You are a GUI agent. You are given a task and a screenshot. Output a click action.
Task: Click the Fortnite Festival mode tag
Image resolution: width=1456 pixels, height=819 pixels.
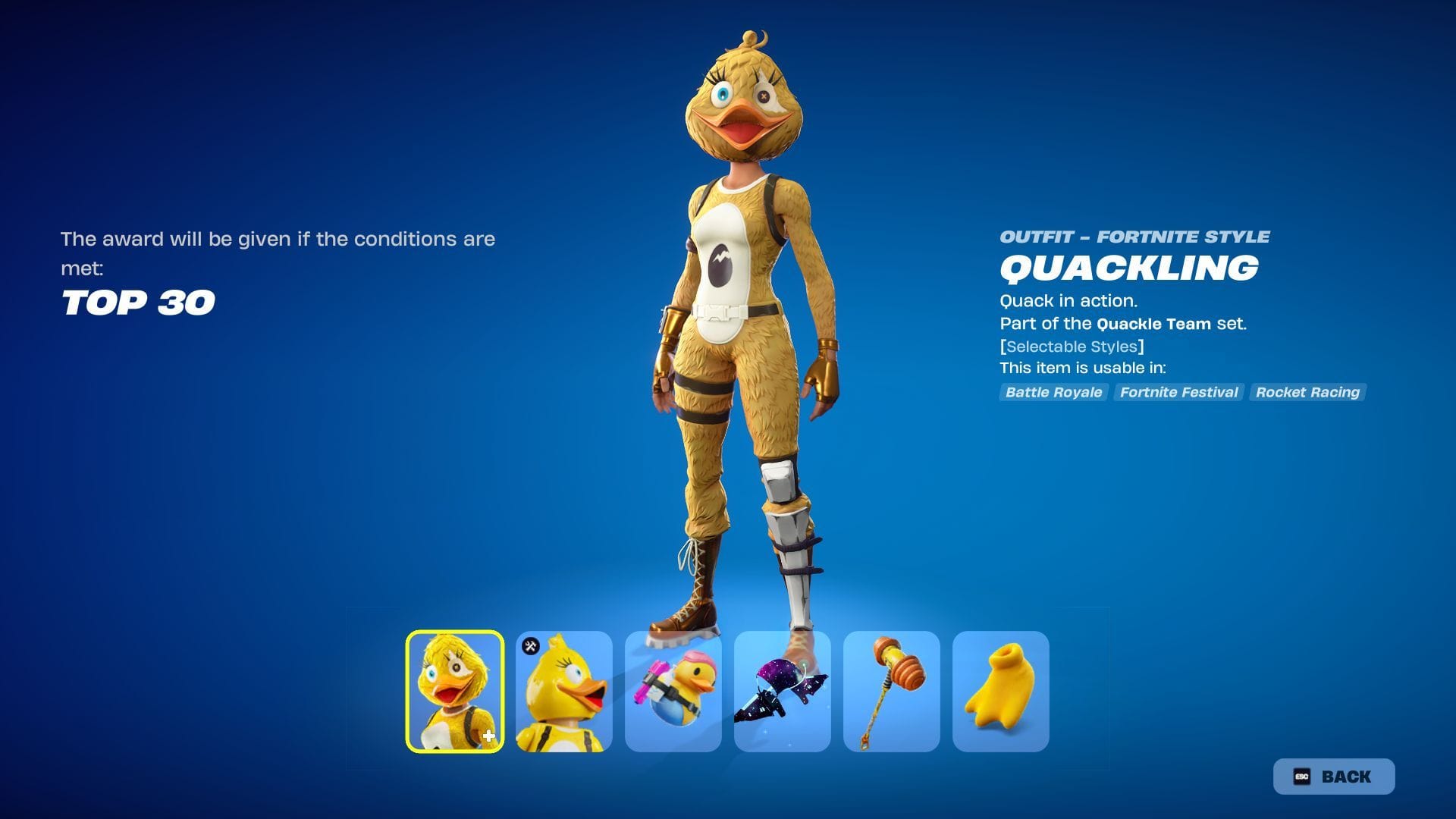pos(1178,392)
